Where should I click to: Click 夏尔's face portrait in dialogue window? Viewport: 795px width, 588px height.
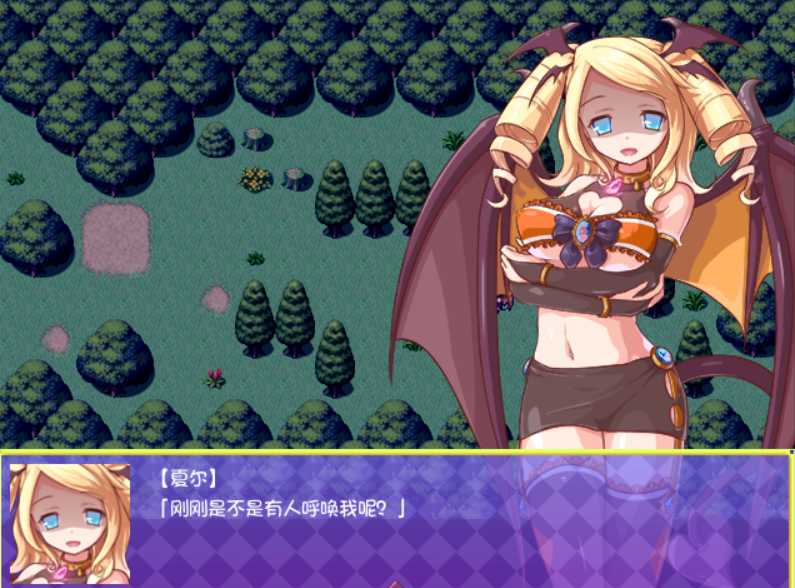[70, 522]
